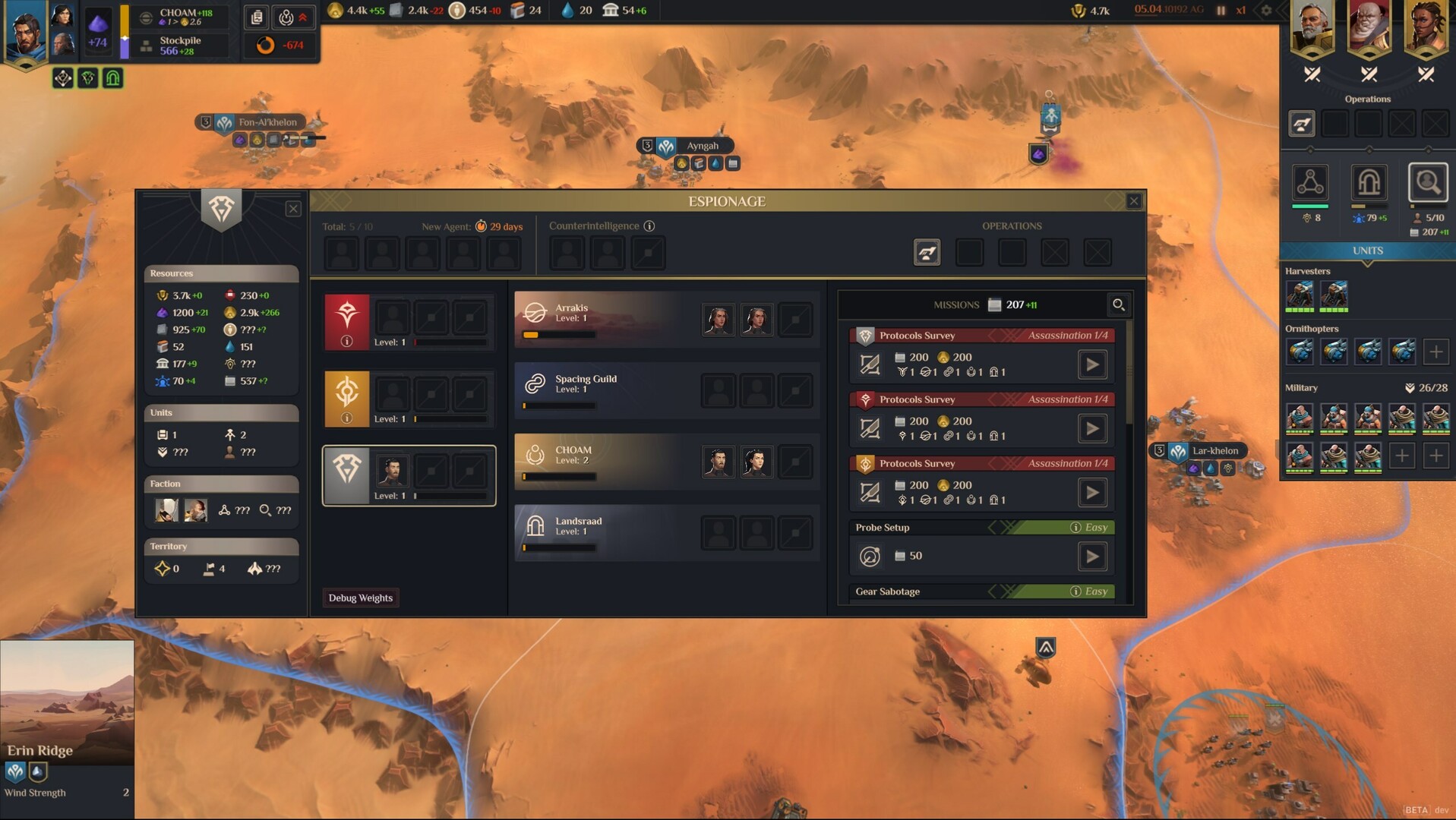Pause the game with the top-bar pause button

[1221, 11]
